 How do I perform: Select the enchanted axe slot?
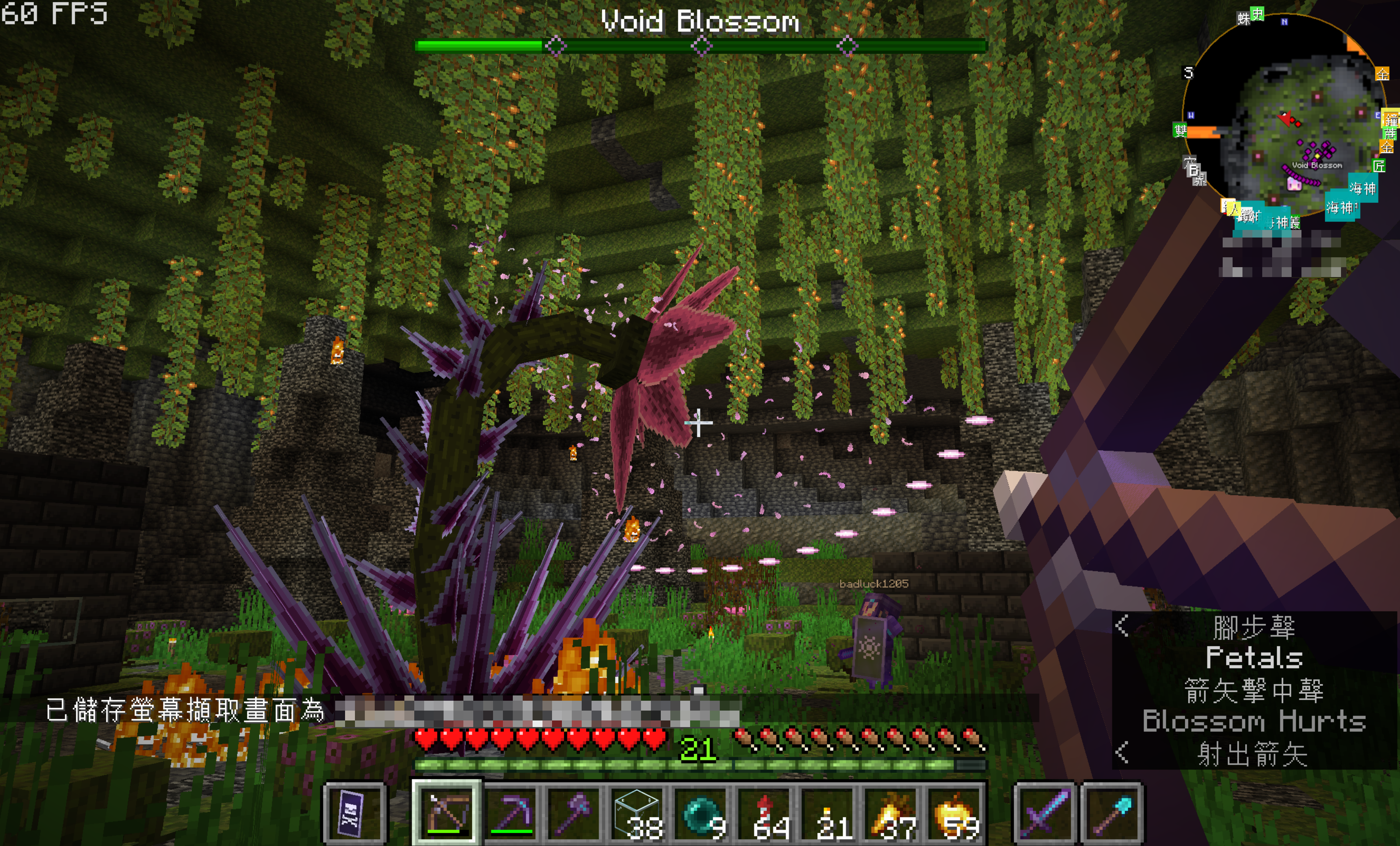pos(574,812)
